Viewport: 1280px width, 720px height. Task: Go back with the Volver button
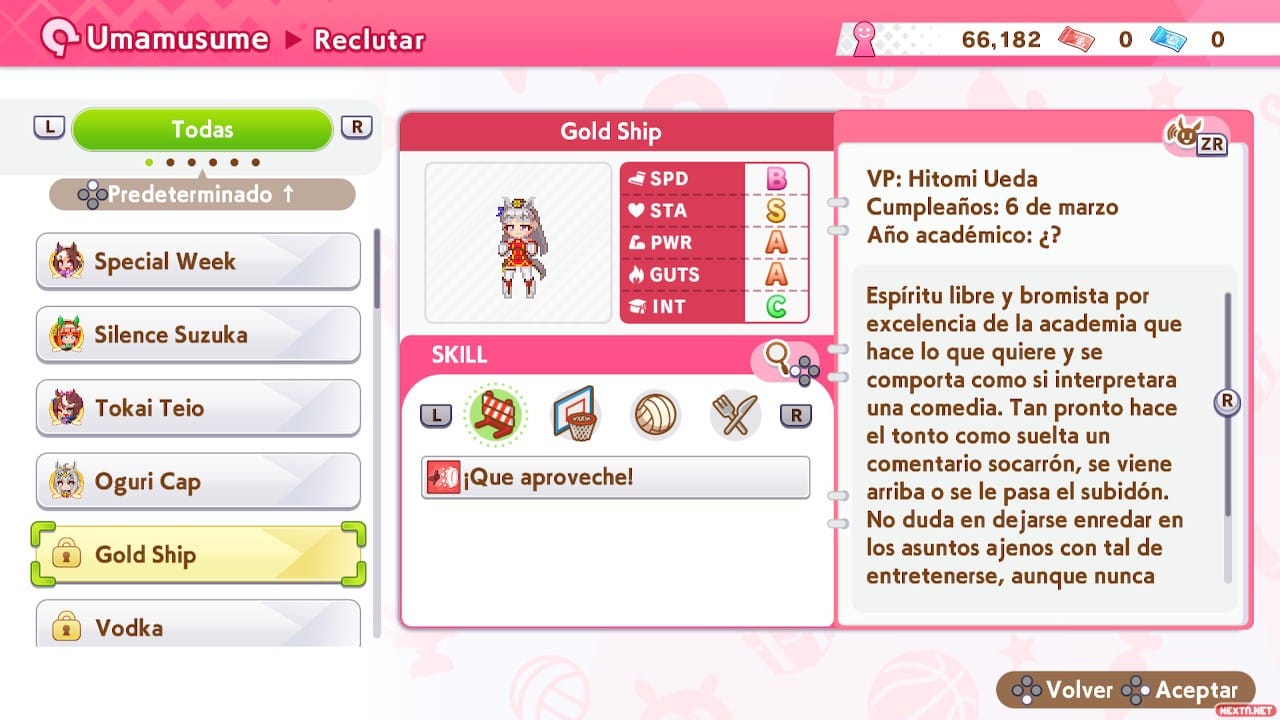(x=1063, y=690)
